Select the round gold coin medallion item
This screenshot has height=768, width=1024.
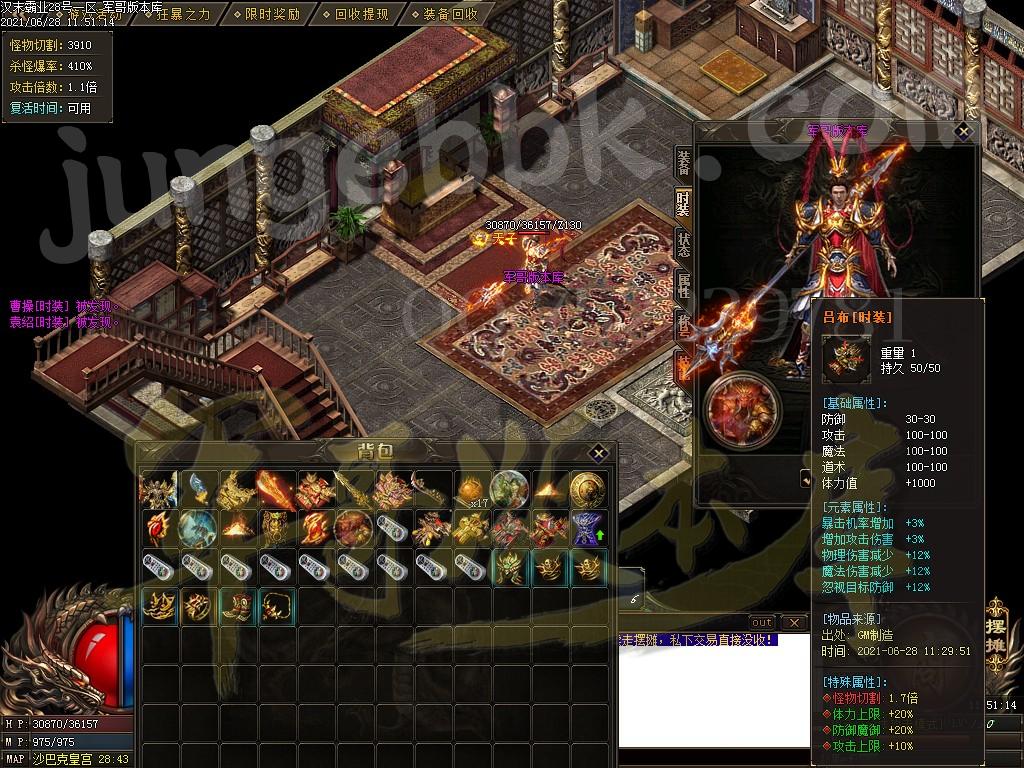[587, 490]
